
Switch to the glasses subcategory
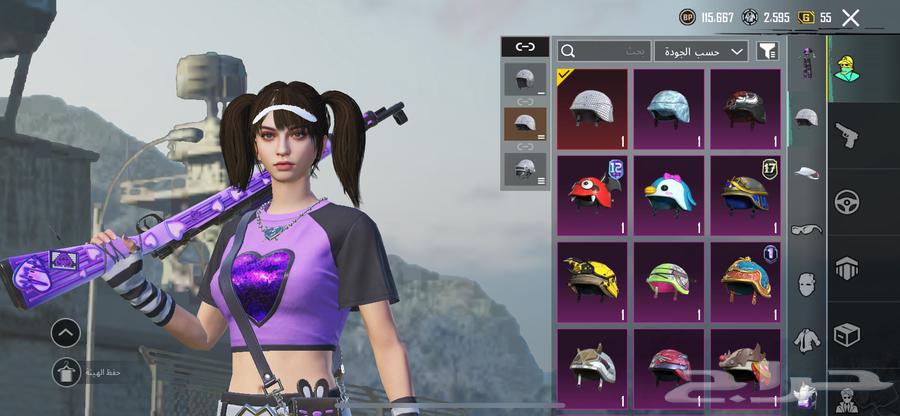point(806,229)
